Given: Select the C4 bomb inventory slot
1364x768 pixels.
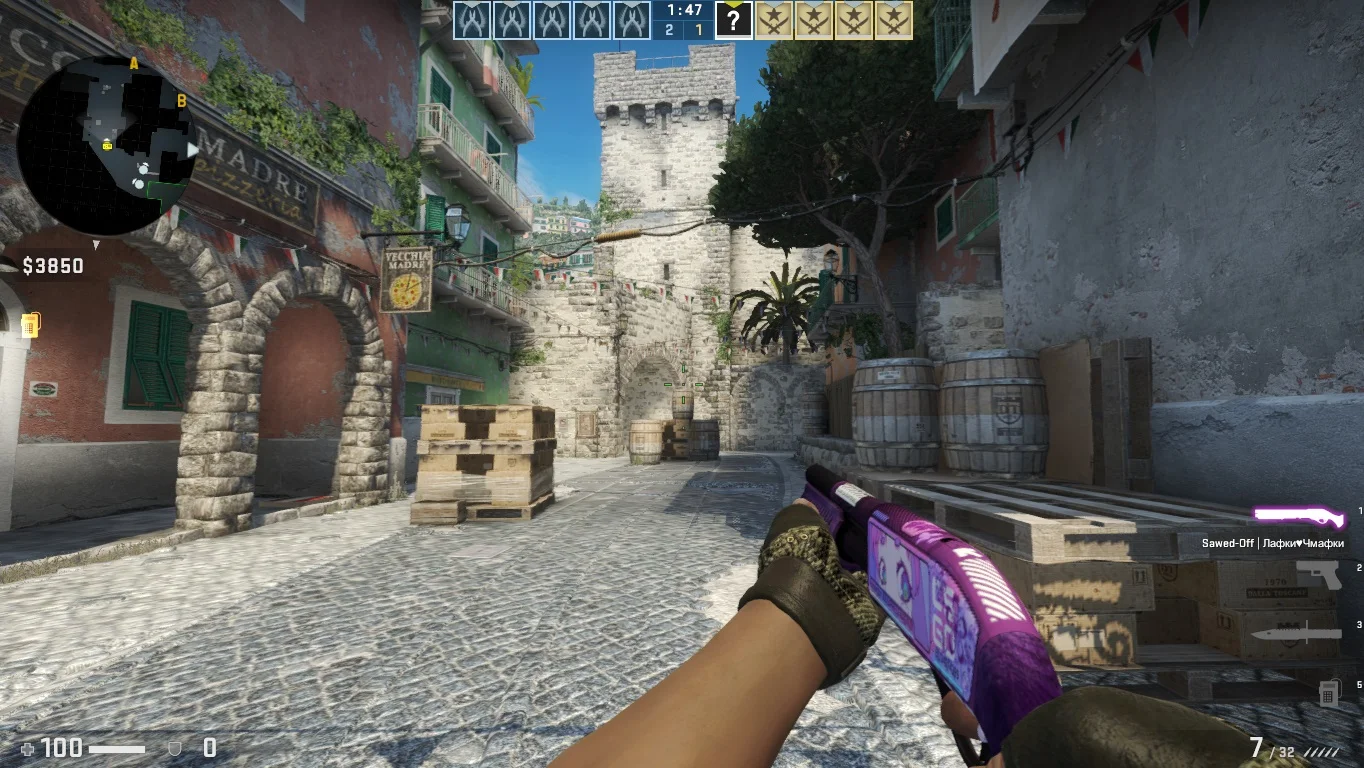Looking at the screenshot, I should point(1328,691).
